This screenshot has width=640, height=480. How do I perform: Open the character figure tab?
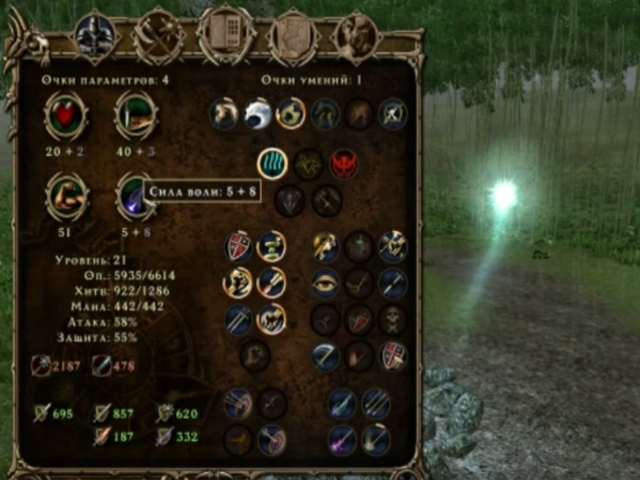pyautogui.click(x=355, y=36)
